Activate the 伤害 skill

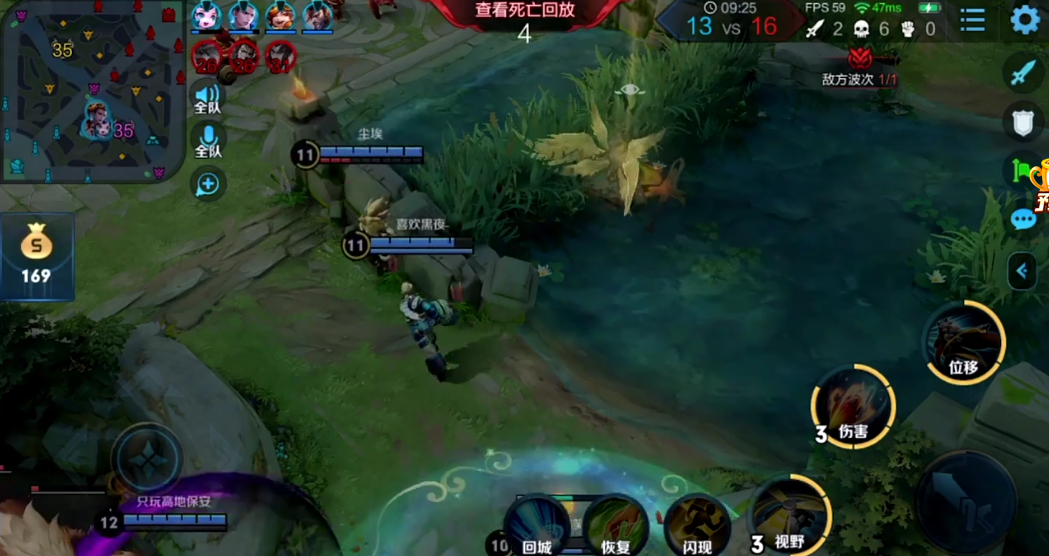853,407
